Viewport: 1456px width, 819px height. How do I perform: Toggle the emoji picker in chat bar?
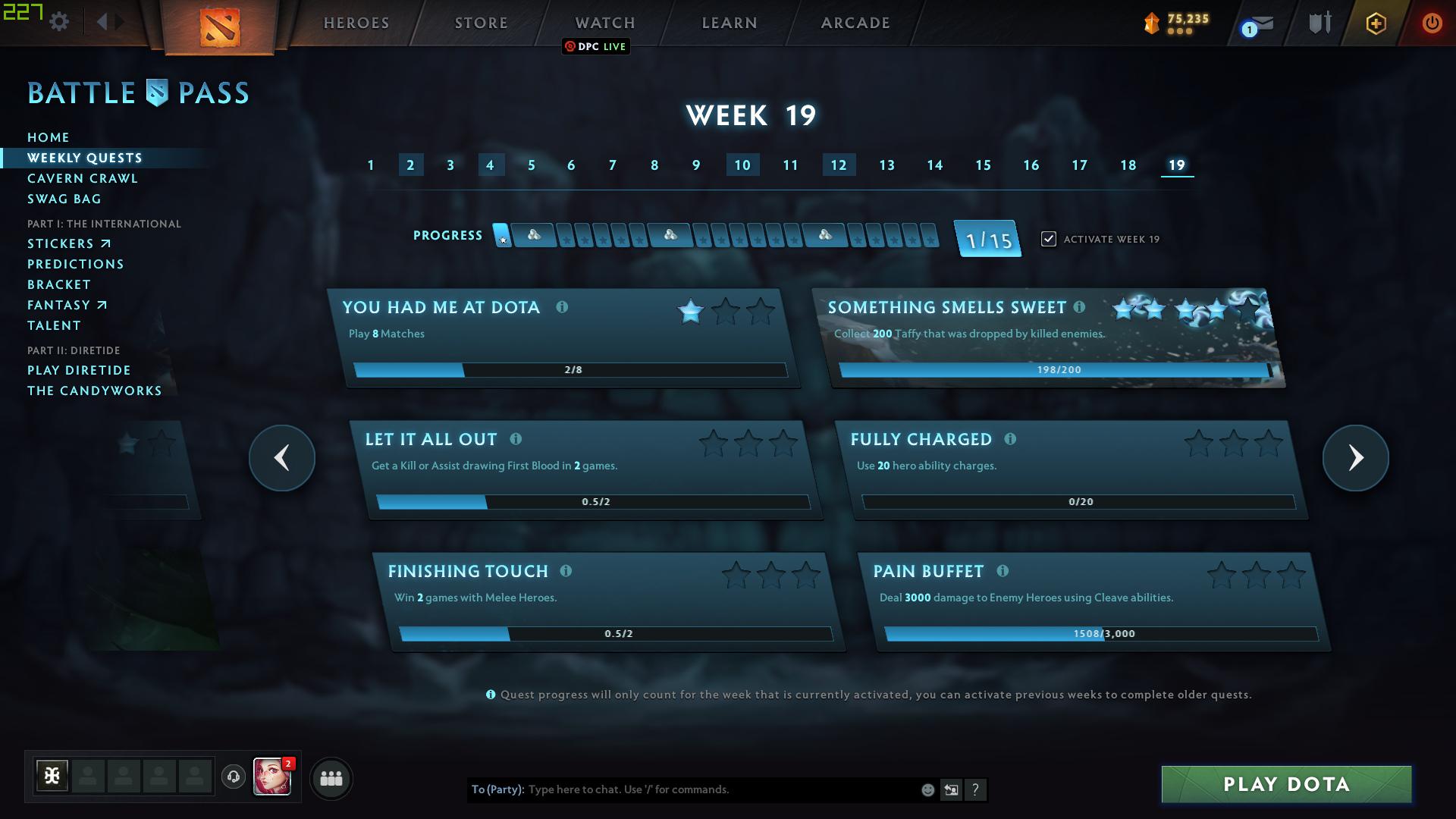tap(927, 789)
